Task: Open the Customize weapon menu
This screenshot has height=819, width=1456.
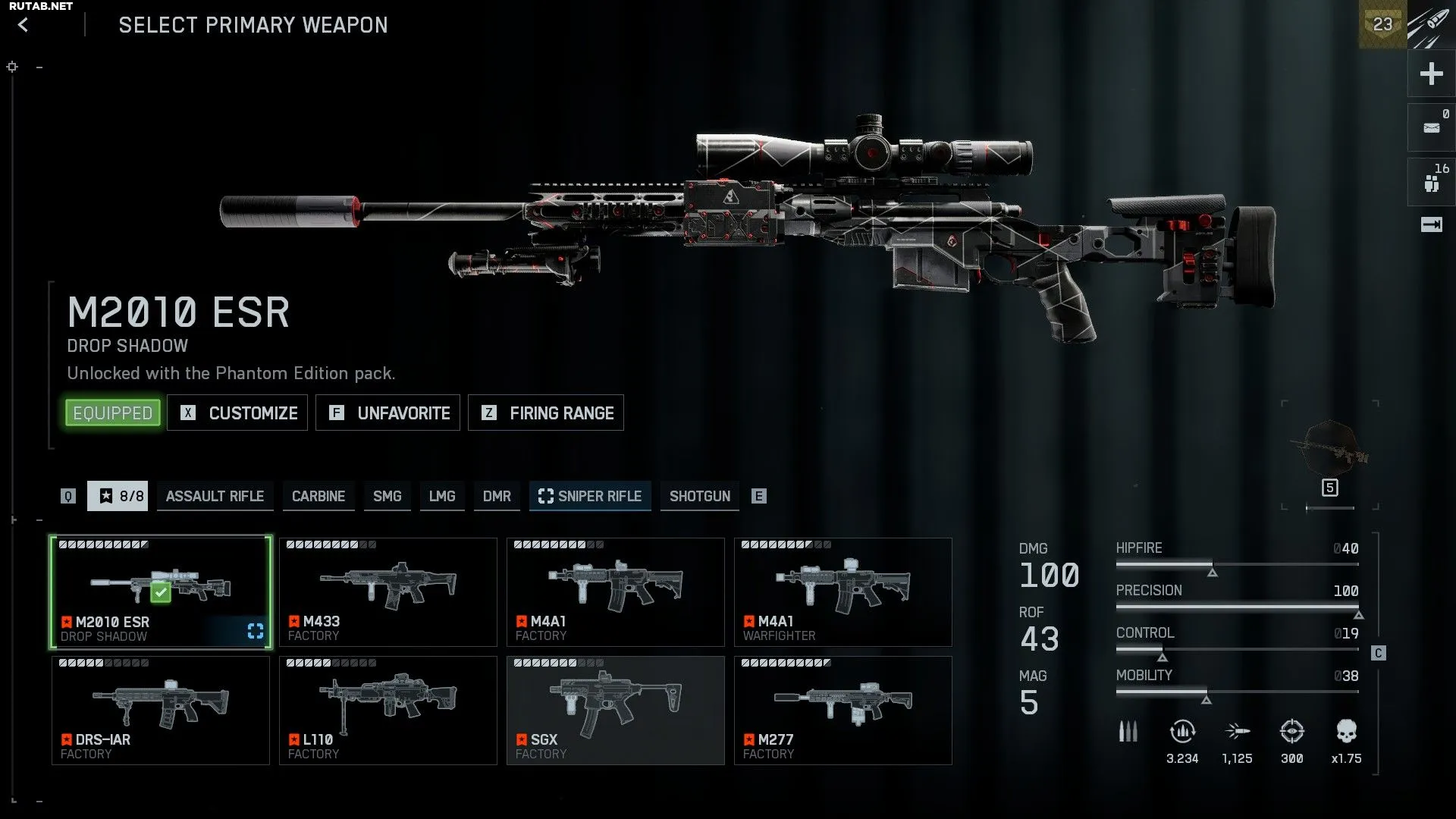Action: [237, 413]
